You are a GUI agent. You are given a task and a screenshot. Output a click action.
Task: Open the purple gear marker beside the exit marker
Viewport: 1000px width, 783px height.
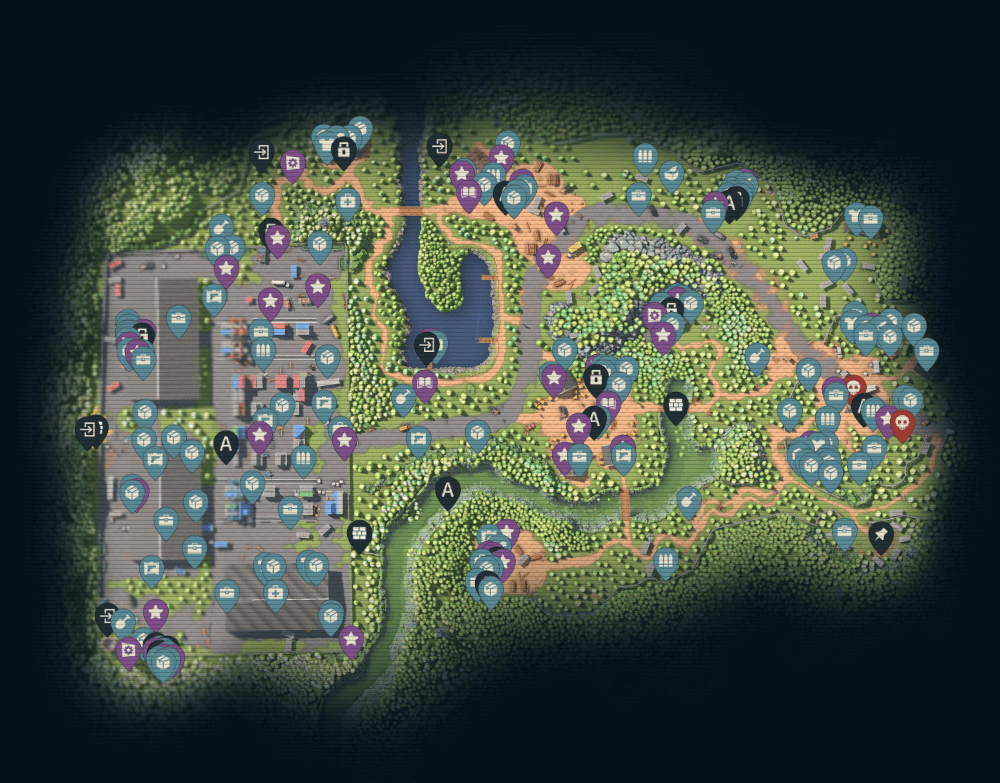(x=292, y=162)
